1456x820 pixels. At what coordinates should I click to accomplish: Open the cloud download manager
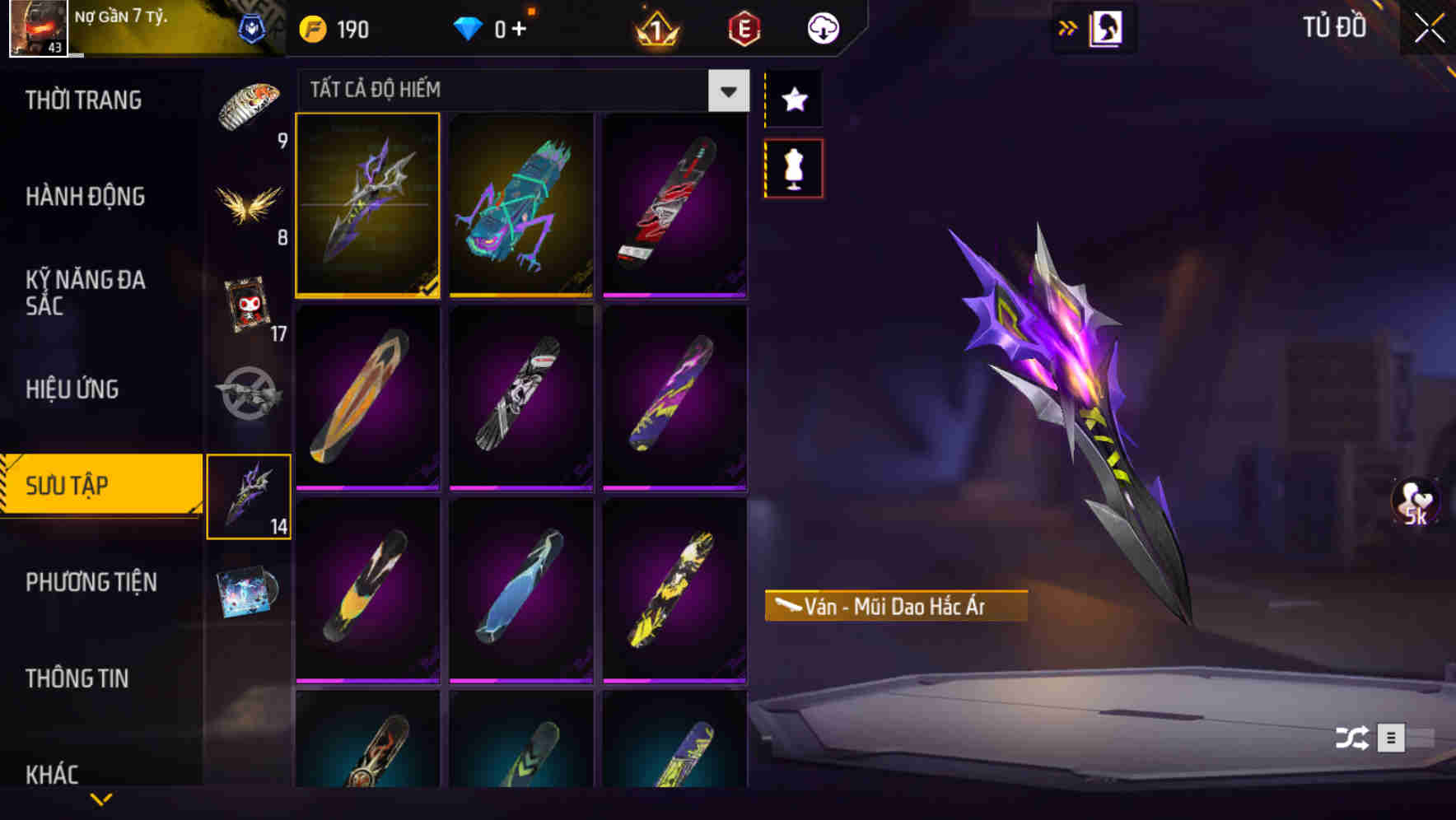click(x=822, y=27)
